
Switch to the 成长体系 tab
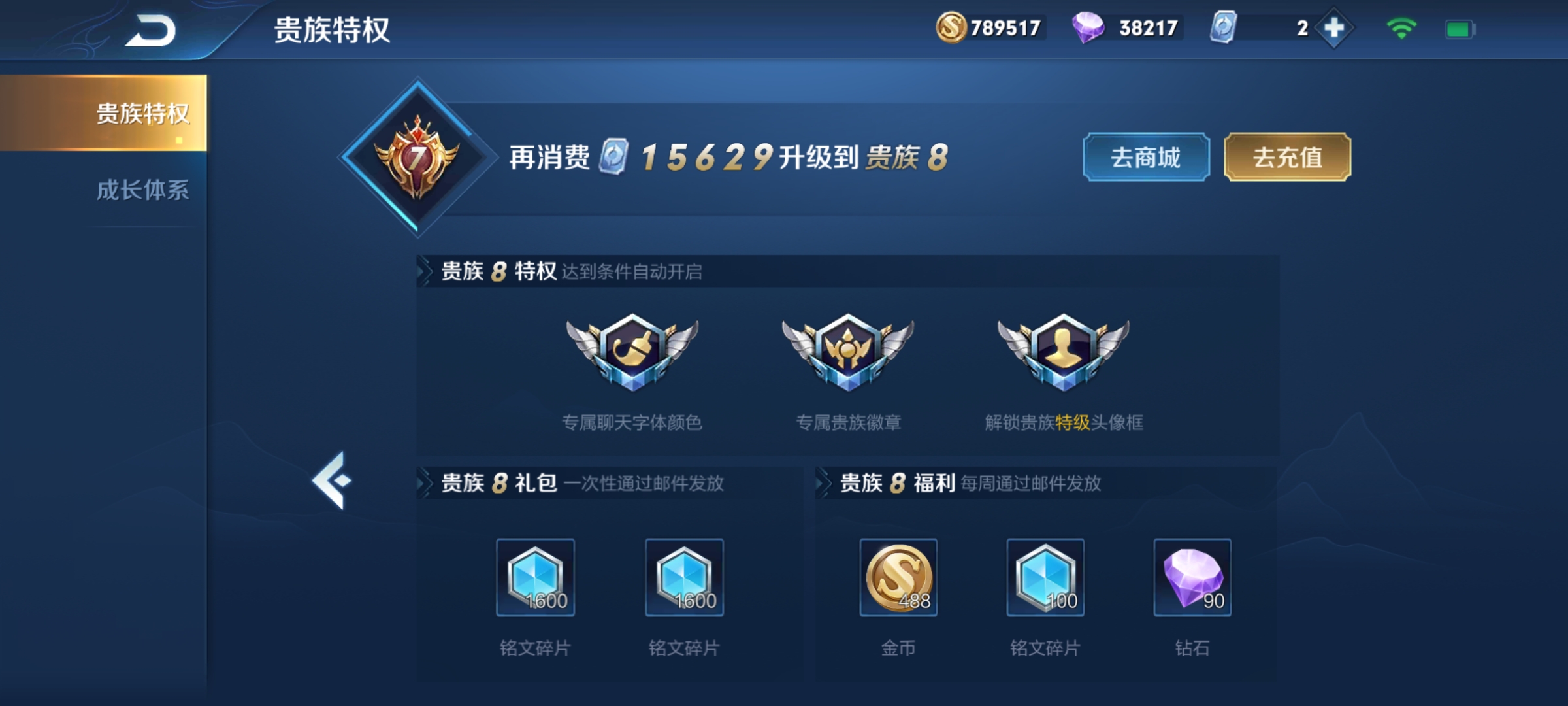point(142,192)
